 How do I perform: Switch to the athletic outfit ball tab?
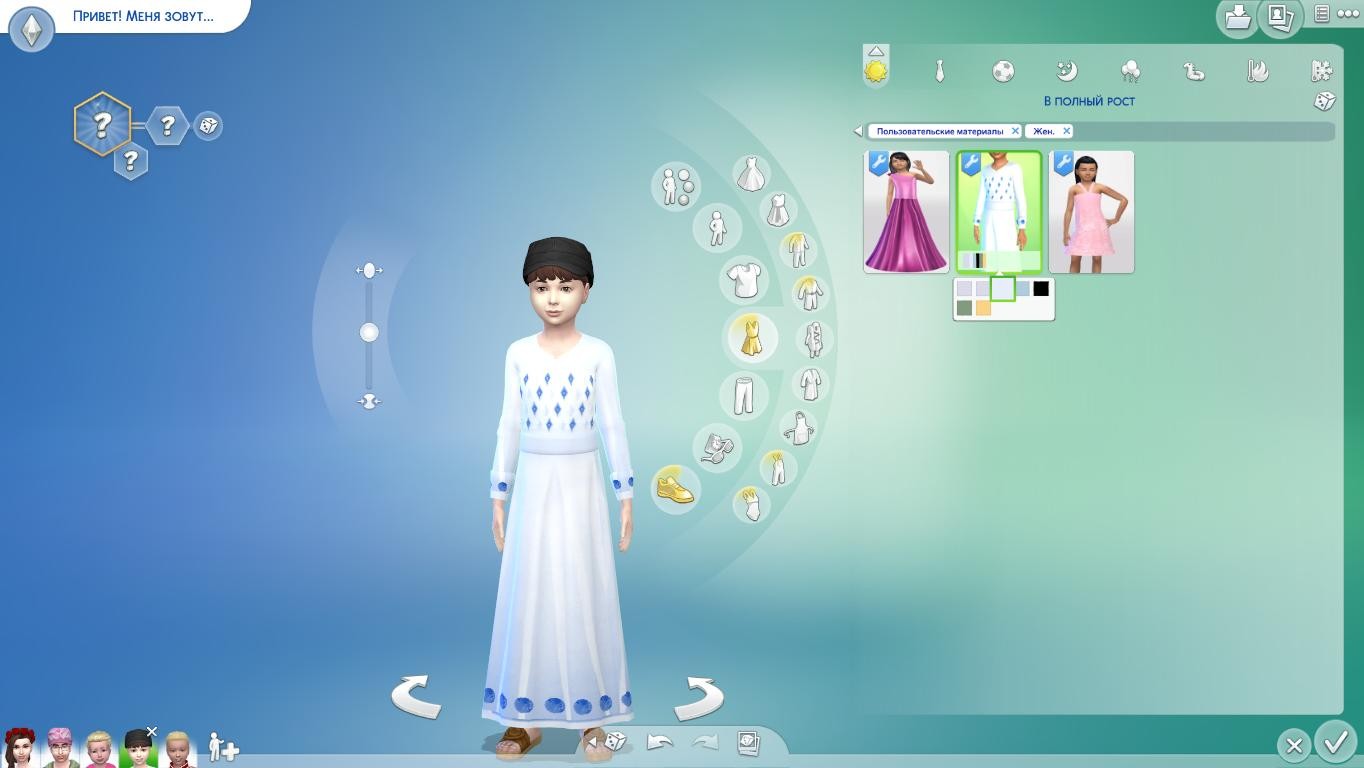[1003, 71]
